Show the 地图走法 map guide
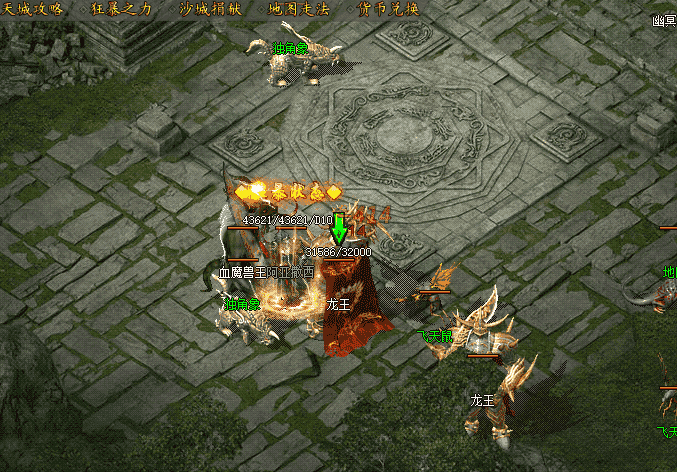The height and width of the screenshot is (472, 677). 299,8
